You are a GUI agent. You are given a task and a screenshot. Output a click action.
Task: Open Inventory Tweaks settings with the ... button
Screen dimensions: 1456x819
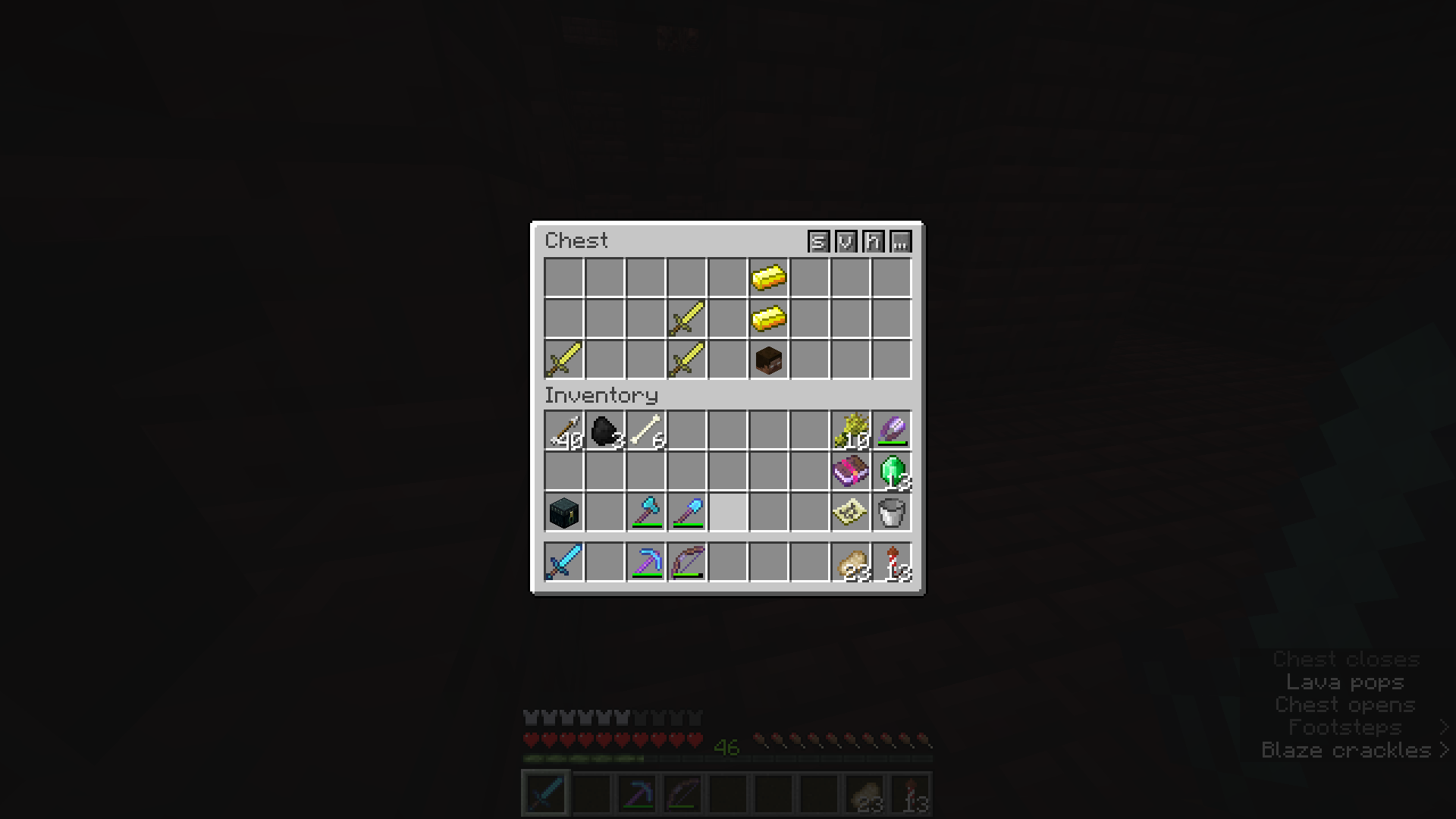tap(900, 243)
